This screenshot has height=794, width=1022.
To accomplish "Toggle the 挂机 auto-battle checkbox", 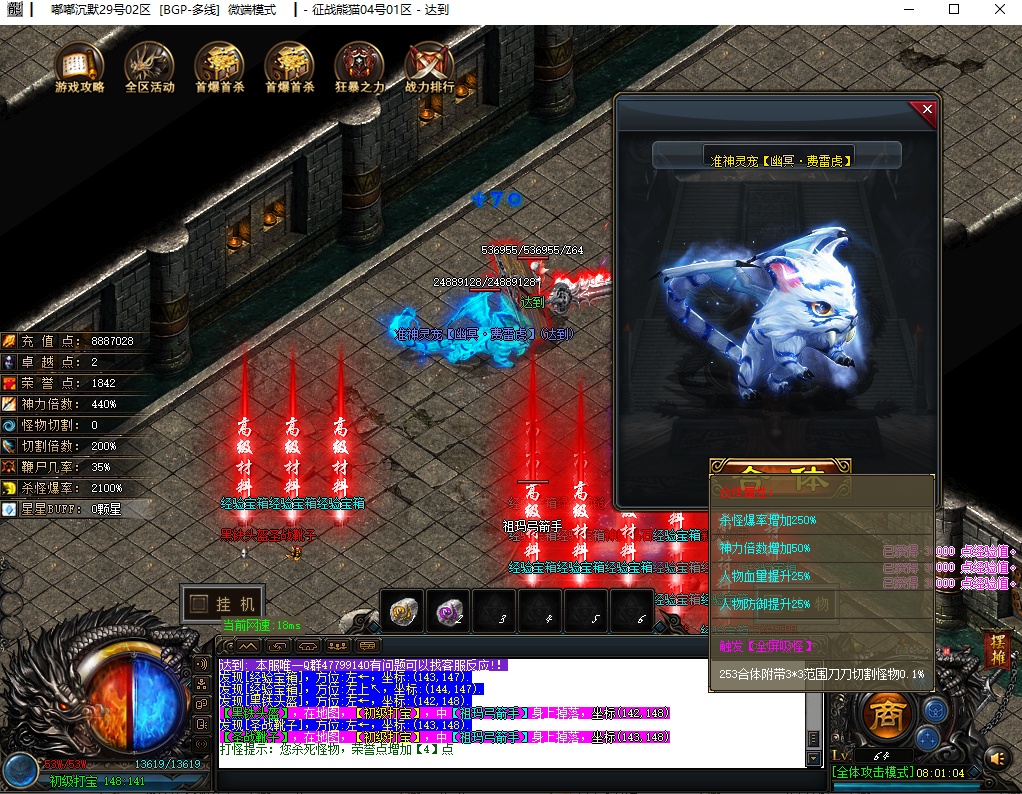I will tap(198, 604).
